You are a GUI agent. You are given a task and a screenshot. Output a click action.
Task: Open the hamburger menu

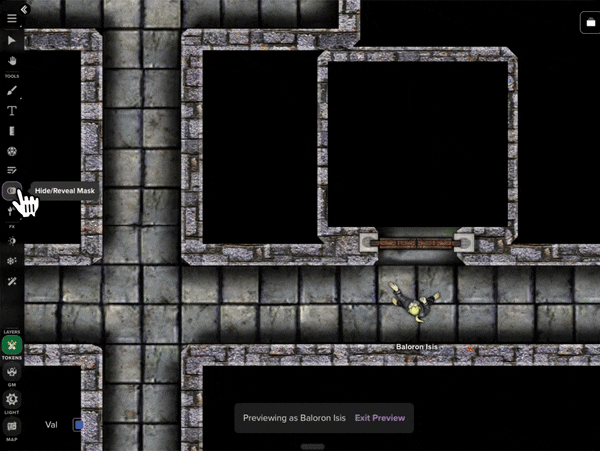[x=12, y=18]
